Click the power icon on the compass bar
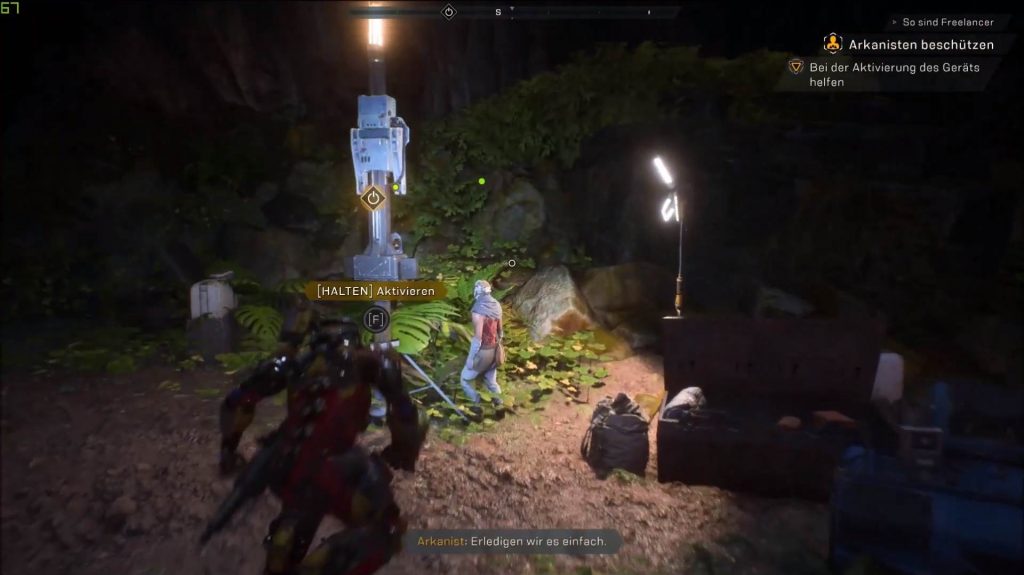1024x575 pixels. tap(449, 12)
